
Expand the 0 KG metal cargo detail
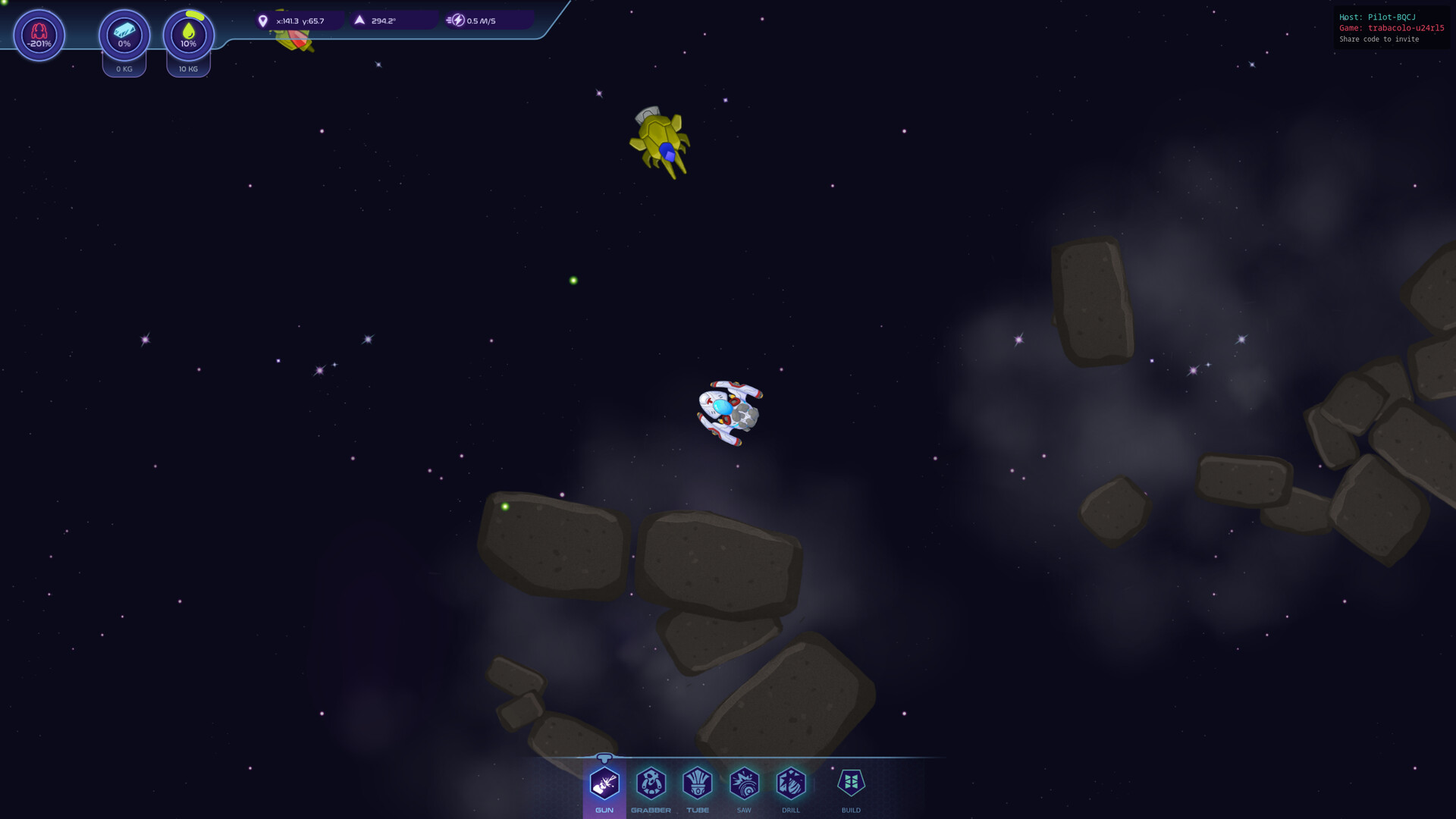click(x=124, y=69)
